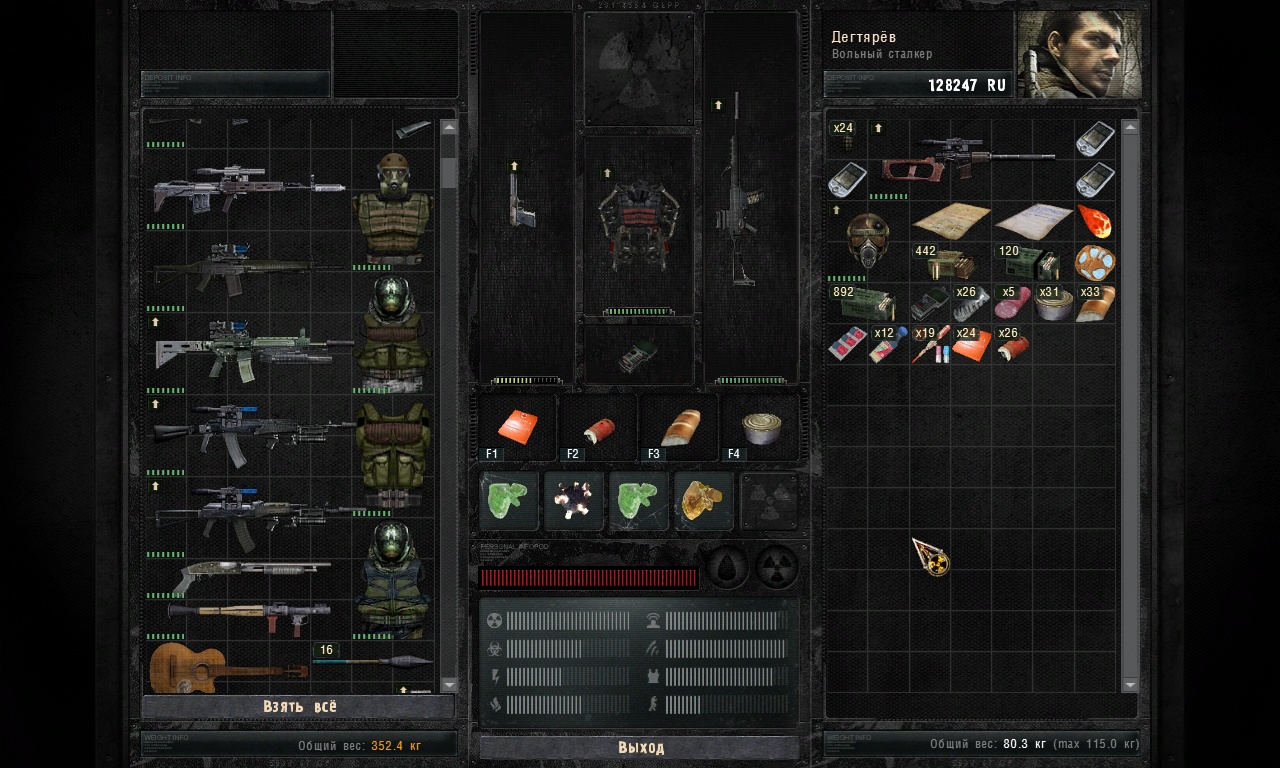Click the canned food in quick slot F4
Viewport: 1280px width, 768px height.
761,427
